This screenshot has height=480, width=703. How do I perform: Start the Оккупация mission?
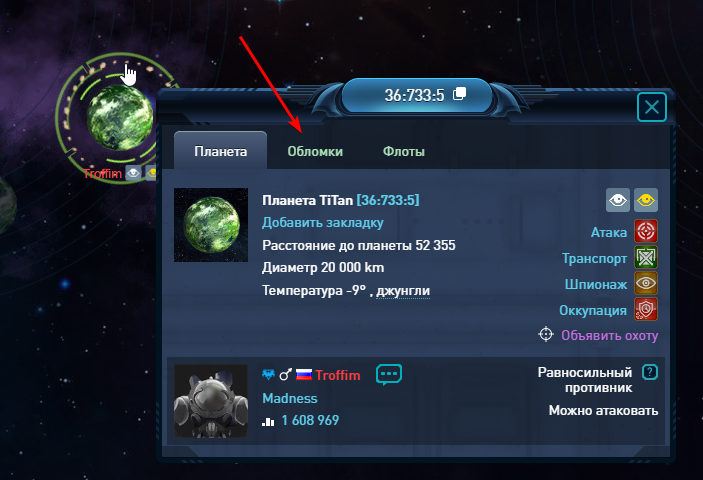646,310
